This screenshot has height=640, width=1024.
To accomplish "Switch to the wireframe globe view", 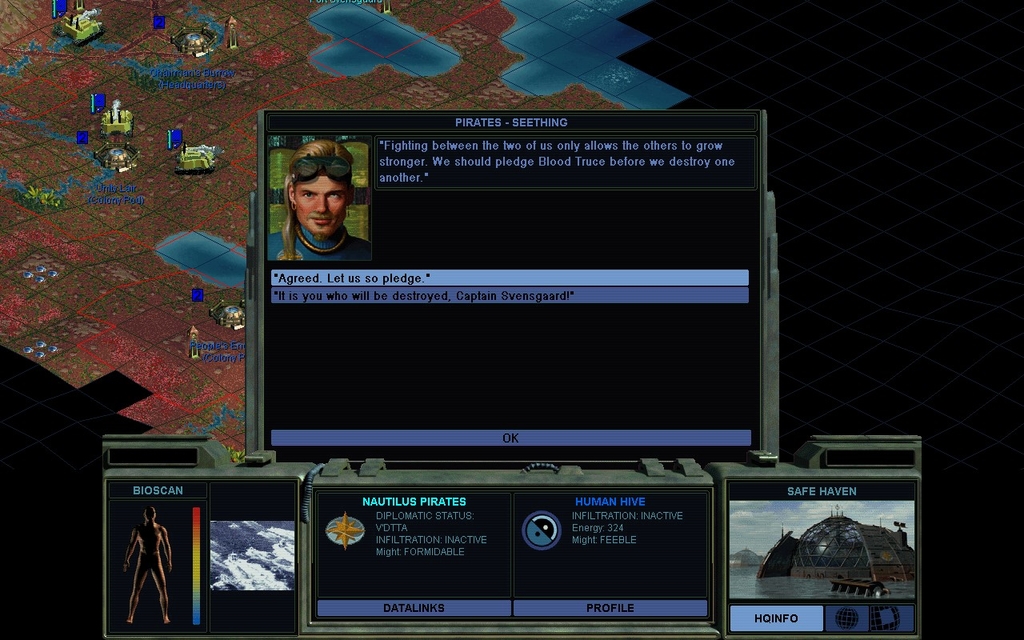I will click(846, 618).
